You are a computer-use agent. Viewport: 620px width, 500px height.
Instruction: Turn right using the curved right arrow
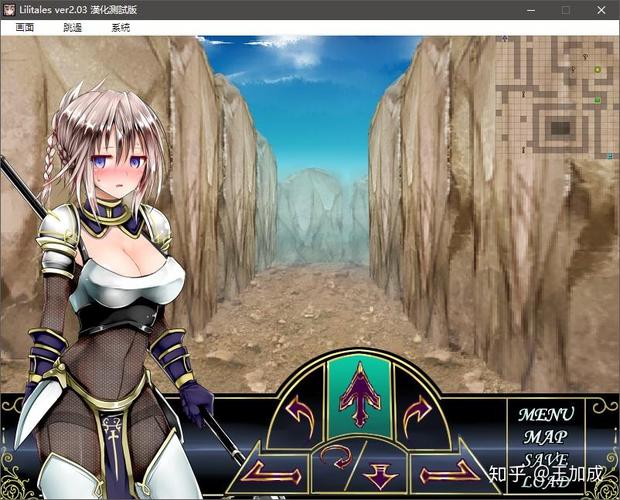[417, 408]
